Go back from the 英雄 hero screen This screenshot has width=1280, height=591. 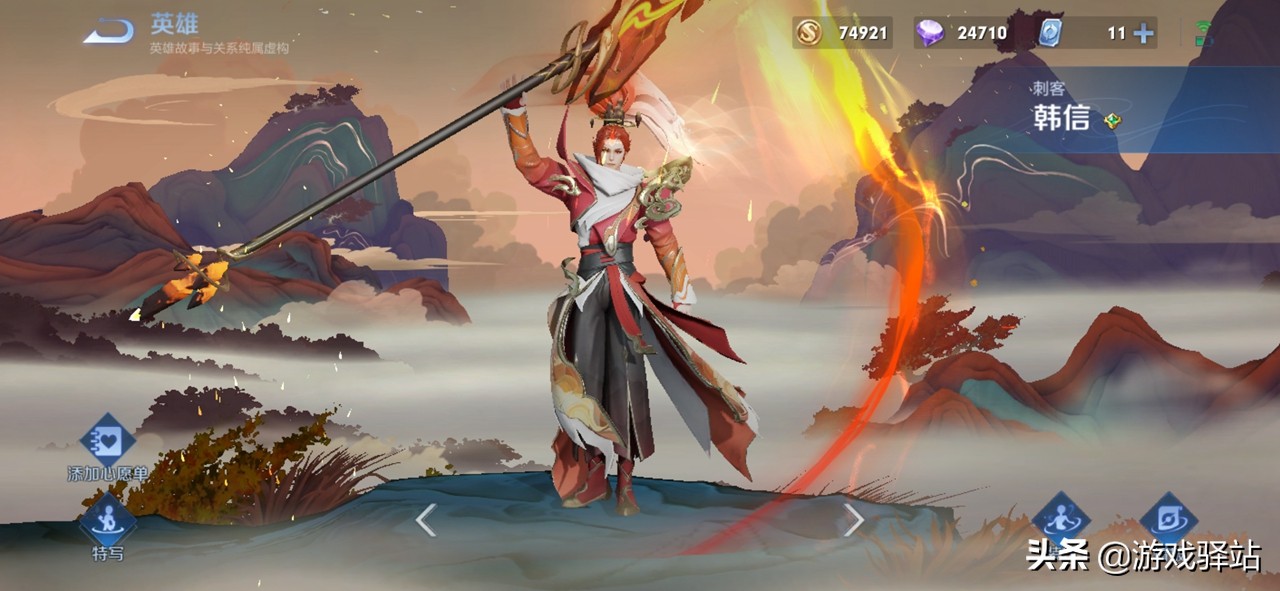108,32
